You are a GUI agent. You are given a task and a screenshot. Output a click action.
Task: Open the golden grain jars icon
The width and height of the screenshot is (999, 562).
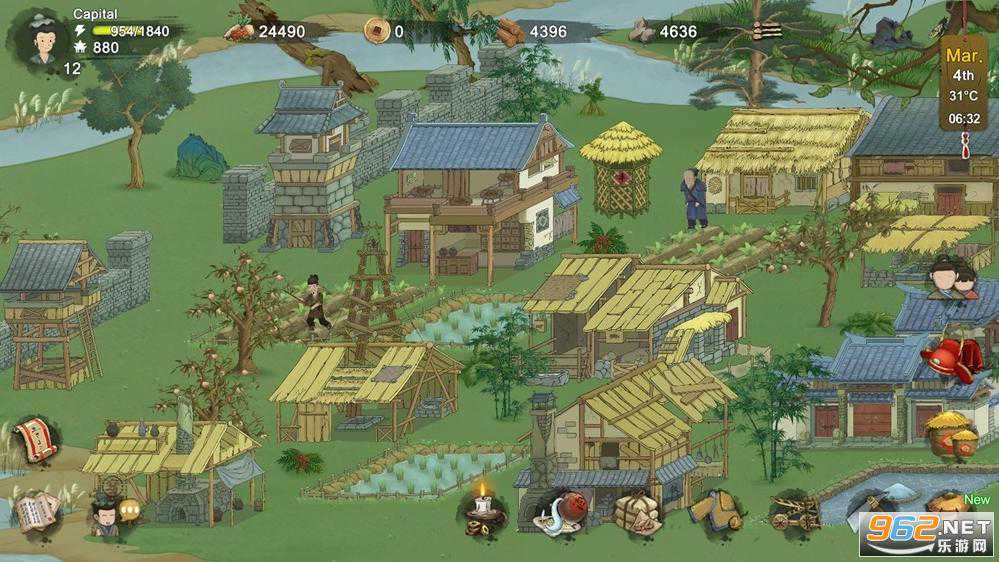[950, 433]
